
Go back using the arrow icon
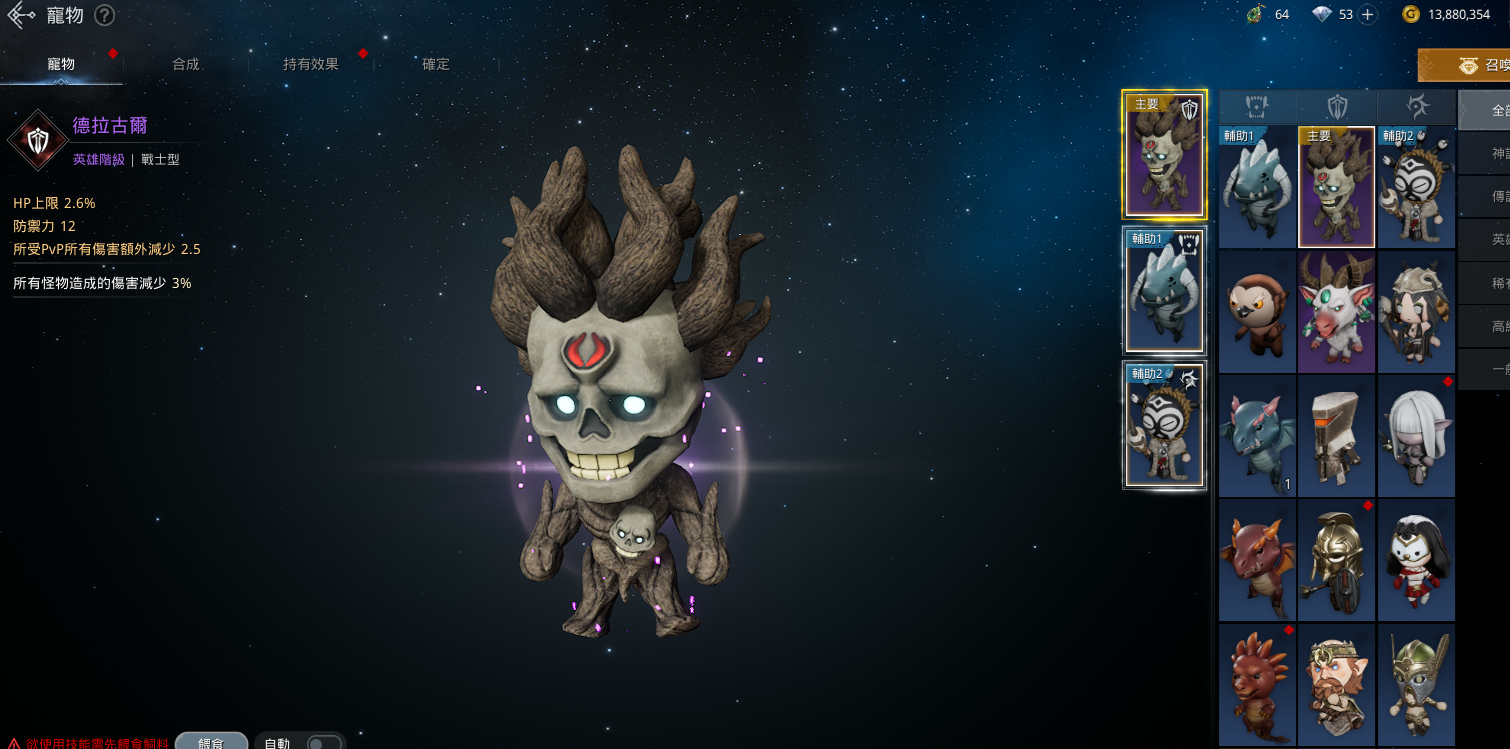(21, 15)
